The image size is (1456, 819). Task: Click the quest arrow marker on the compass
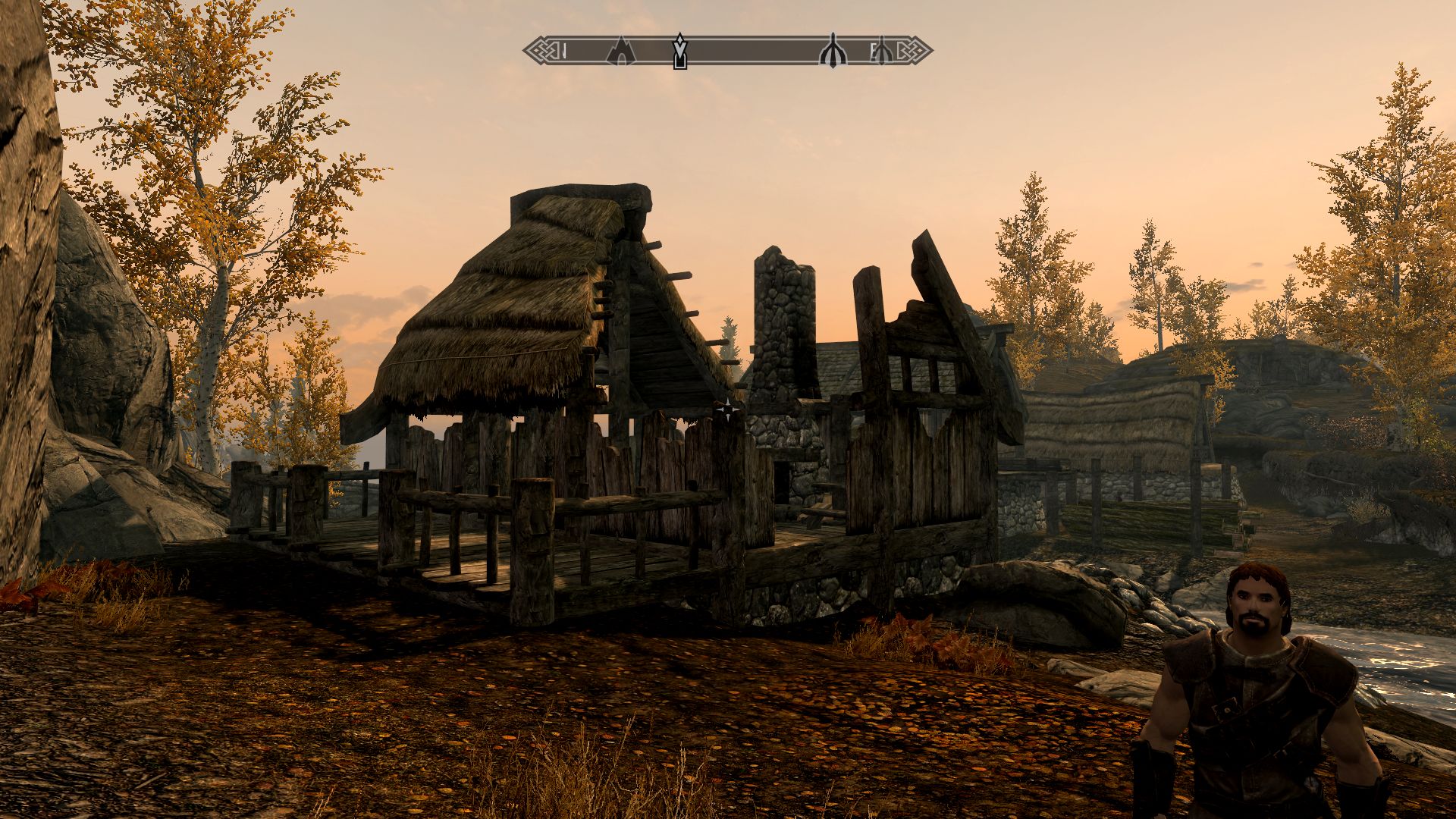coord(680,52)
